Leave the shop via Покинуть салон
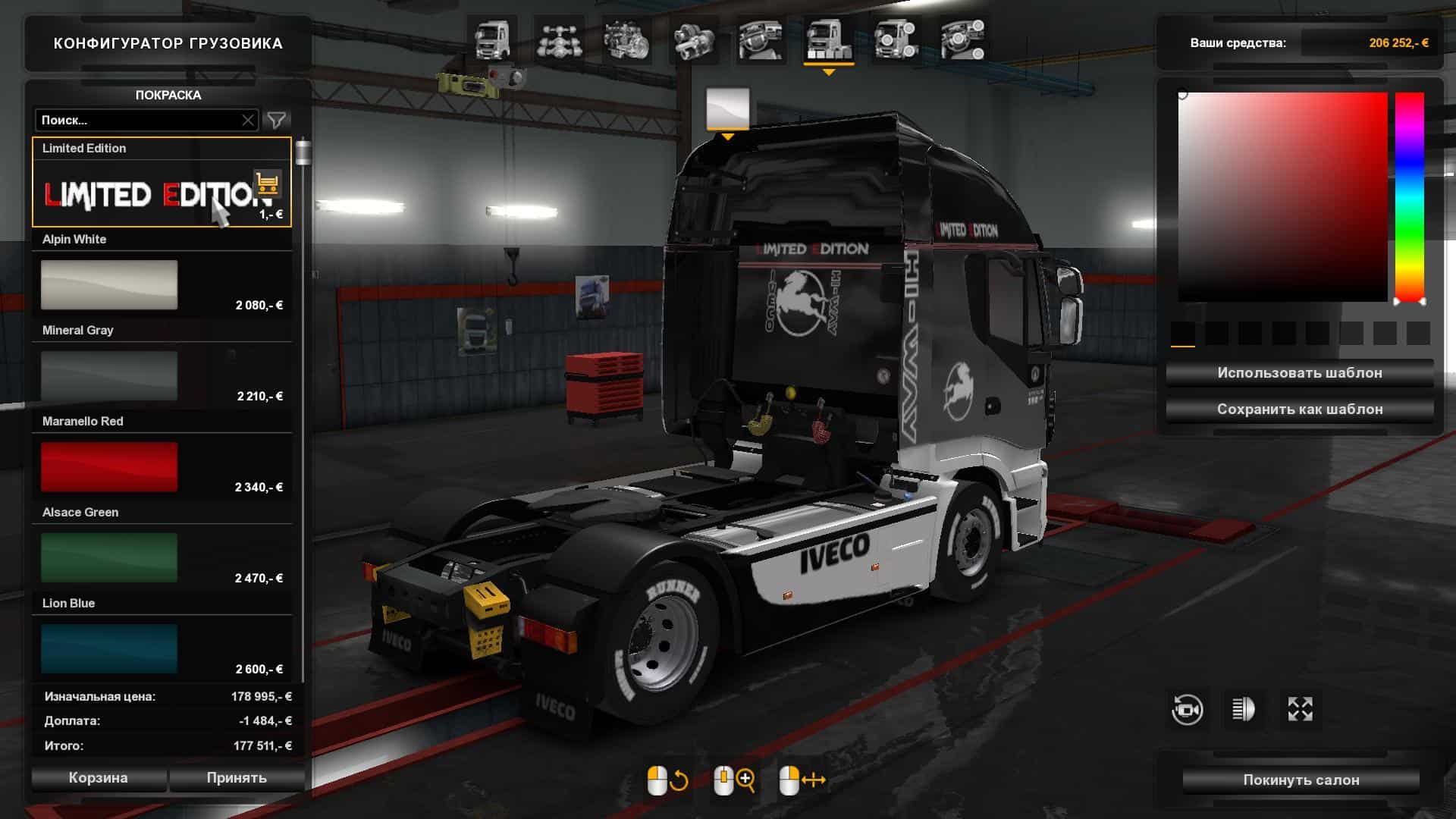Screen dimensions: 1456x819 click(x=1301, y=780)
